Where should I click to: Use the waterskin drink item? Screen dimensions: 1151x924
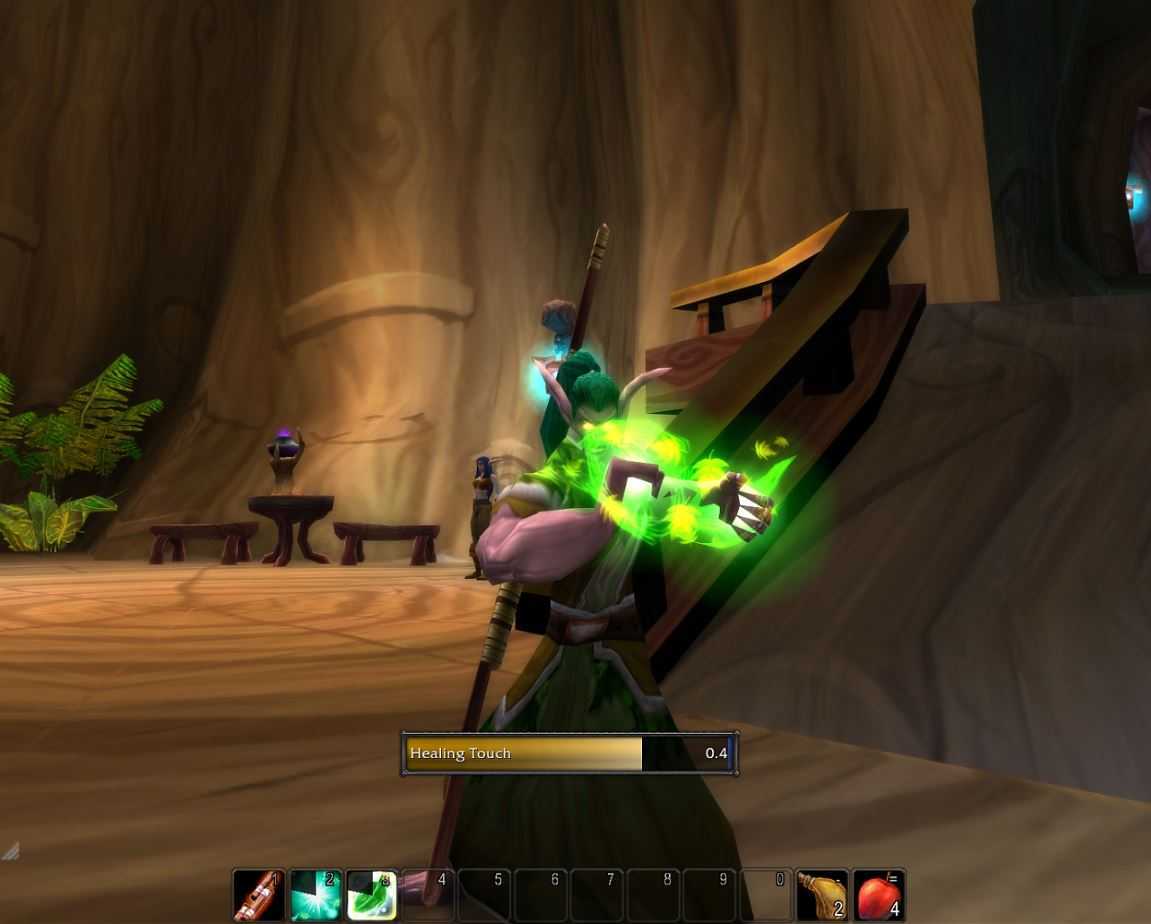tap(822, 895)
